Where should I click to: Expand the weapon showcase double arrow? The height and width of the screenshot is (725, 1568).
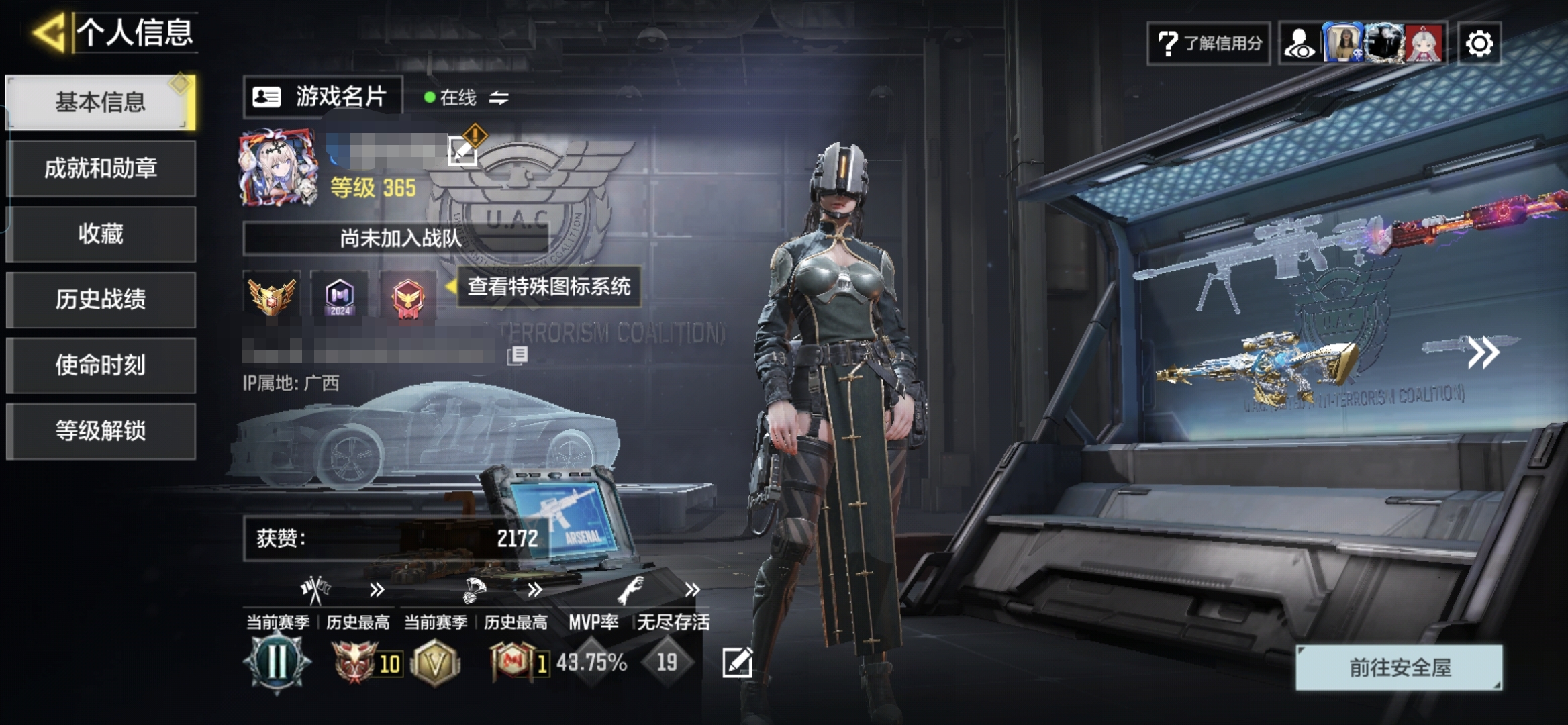click(x=1482, y=352)
